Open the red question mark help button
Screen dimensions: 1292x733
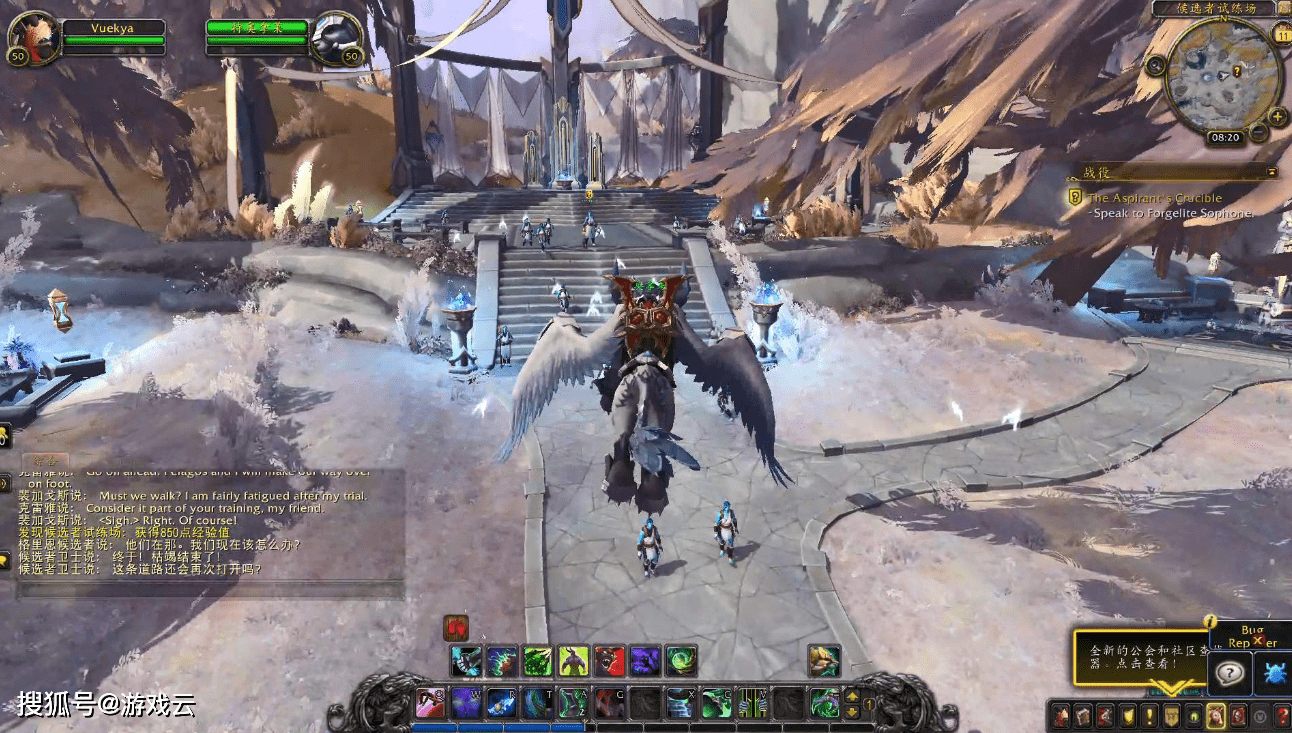pos(1282,716)
